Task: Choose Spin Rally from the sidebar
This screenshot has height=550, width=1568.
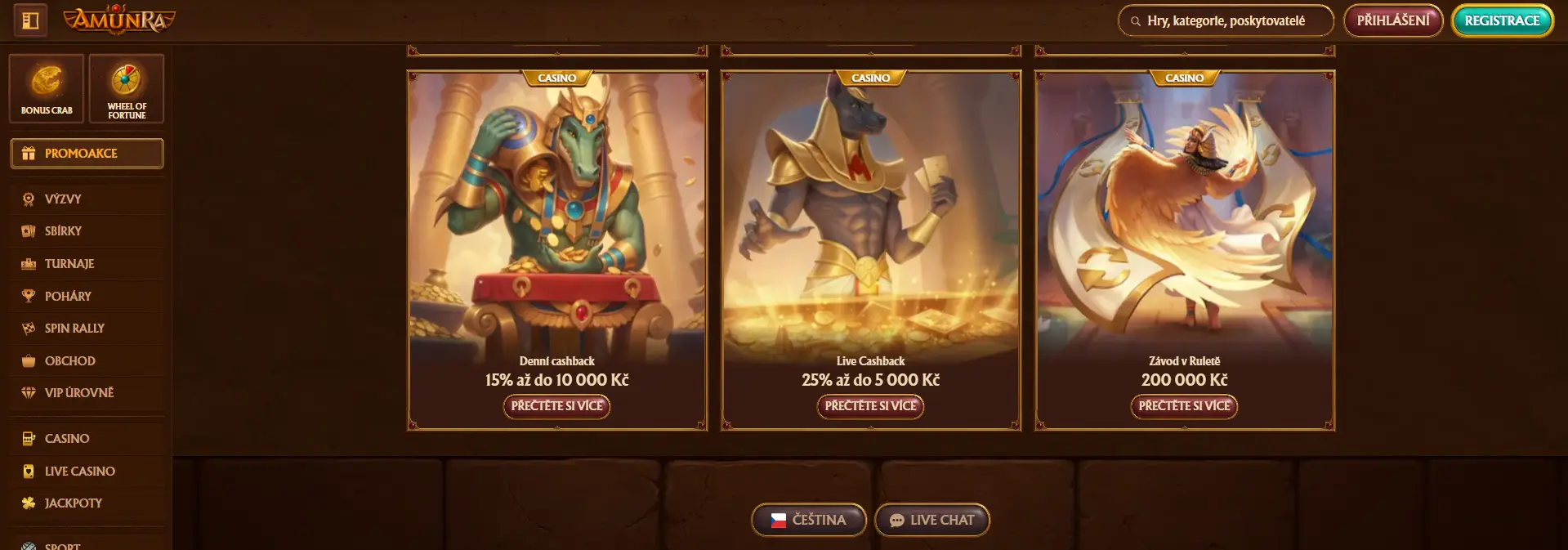Action: pyautogui.click(x=74, y=329)
